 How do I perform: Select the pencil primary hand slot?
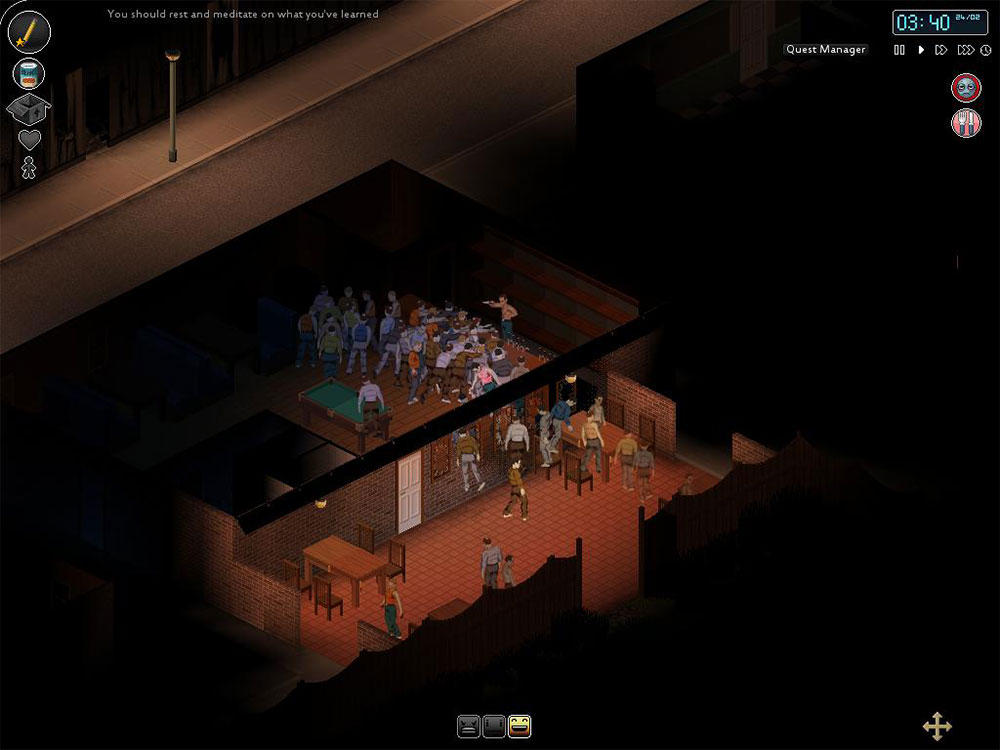tap(29, 31)
